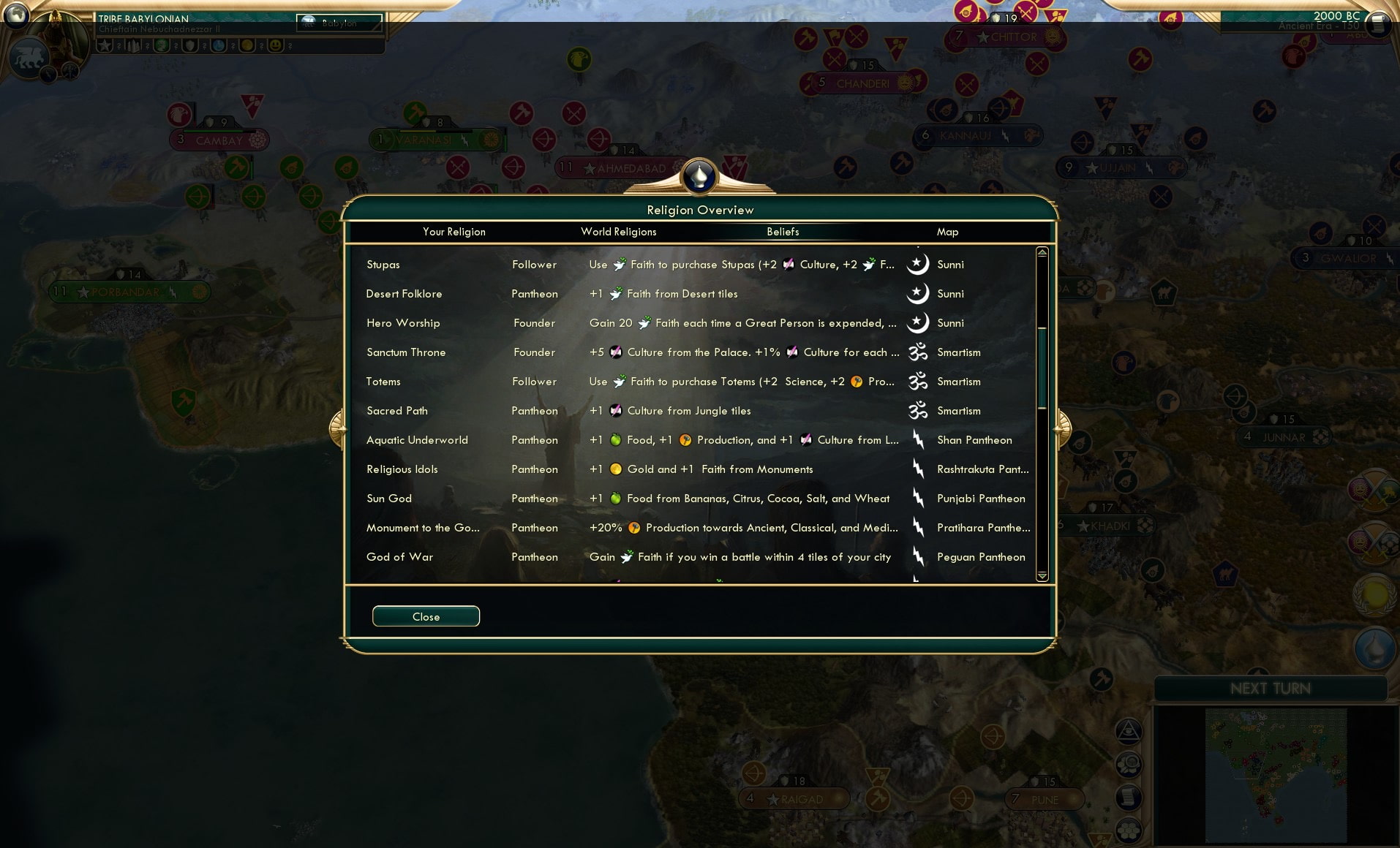Click the Sunni crescent icon beside Hero Worship

click(919, 322)
